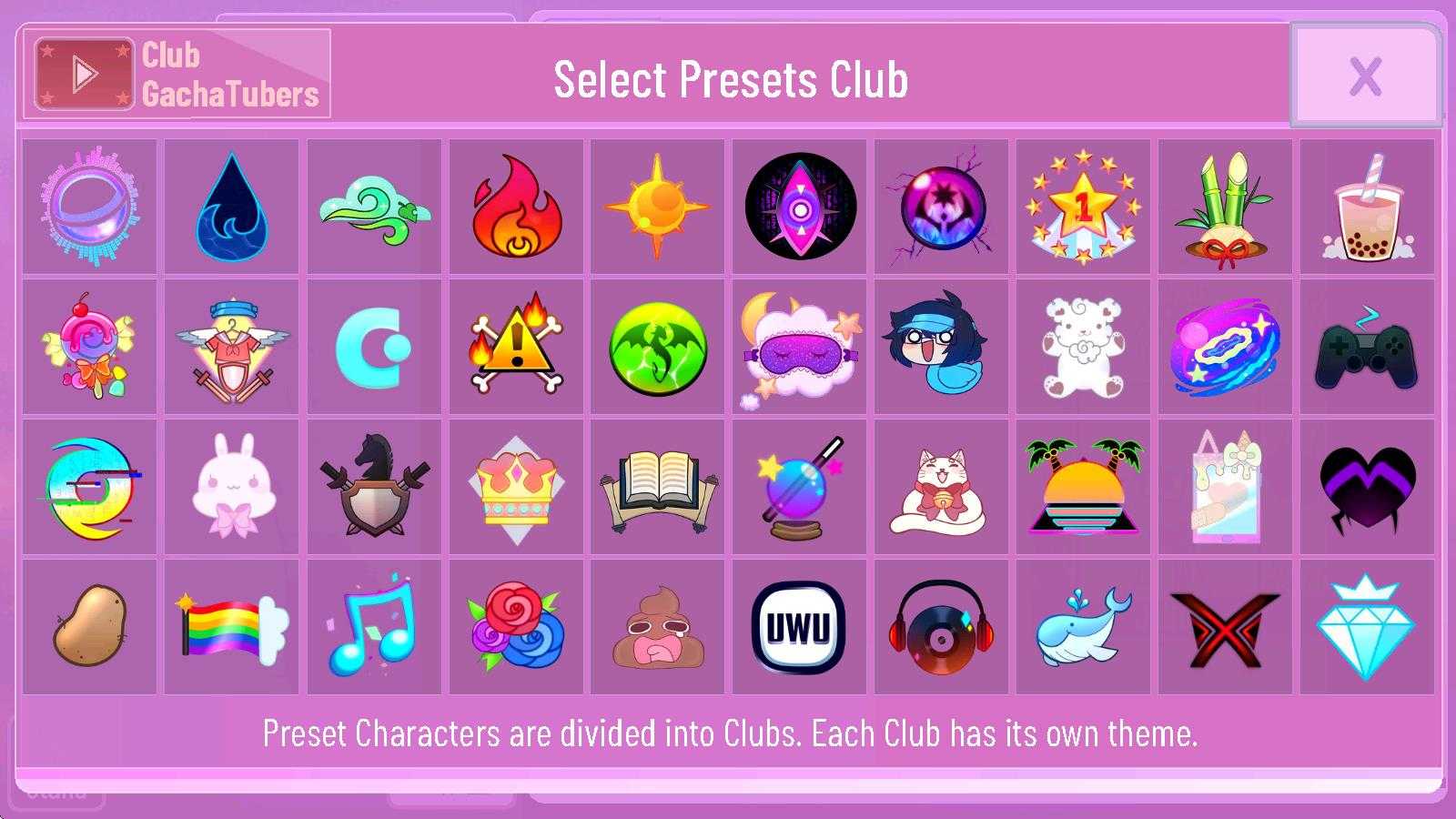Image resolution: width=1456 pixels, height=819 pixels.
Task: Select the bambo kadomatsu club icon
Action: [1225, 207]
